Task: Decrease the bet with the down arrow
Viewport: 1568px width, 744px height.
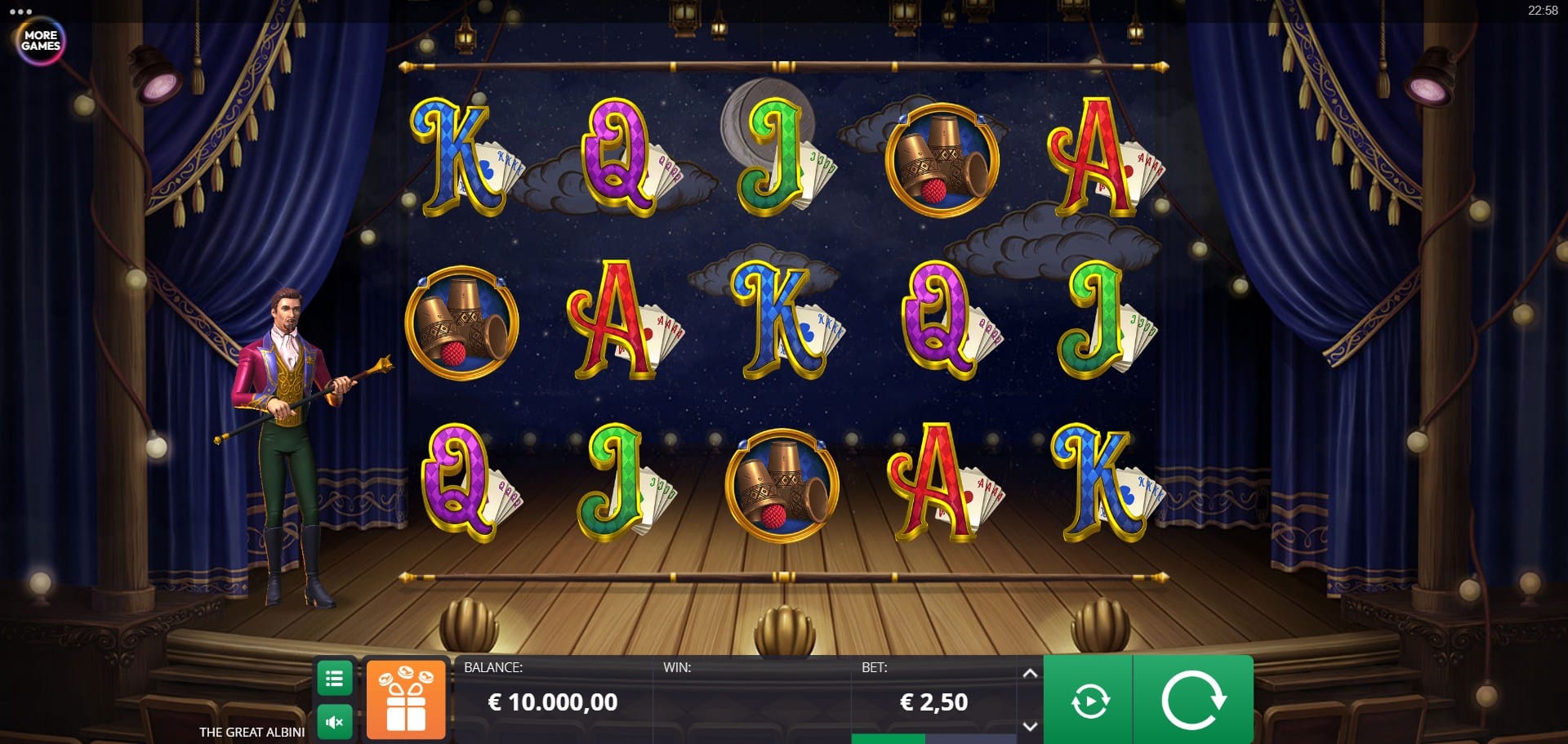Action: tap(1030, 725)
